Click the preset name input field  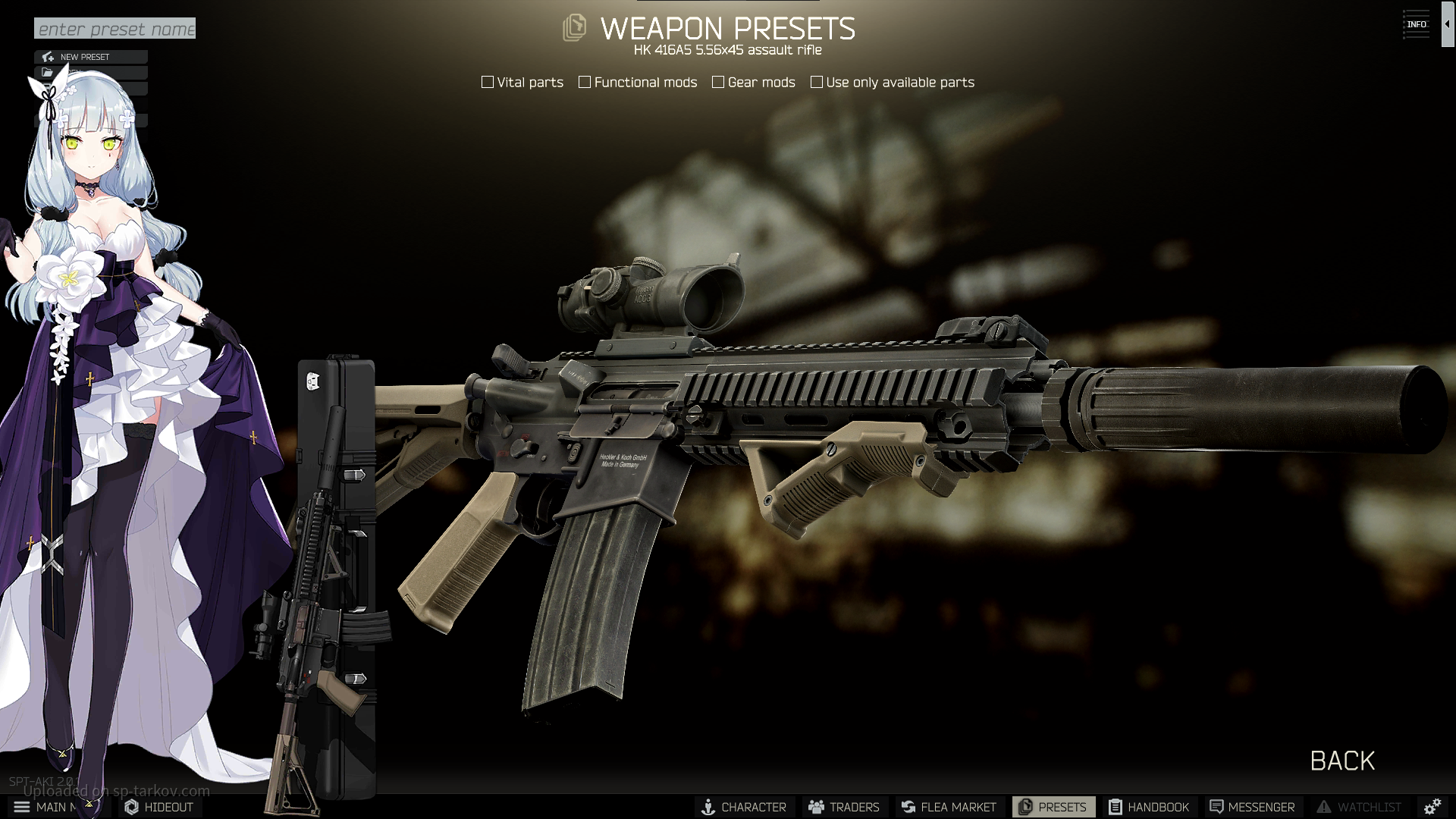(115, 29)
